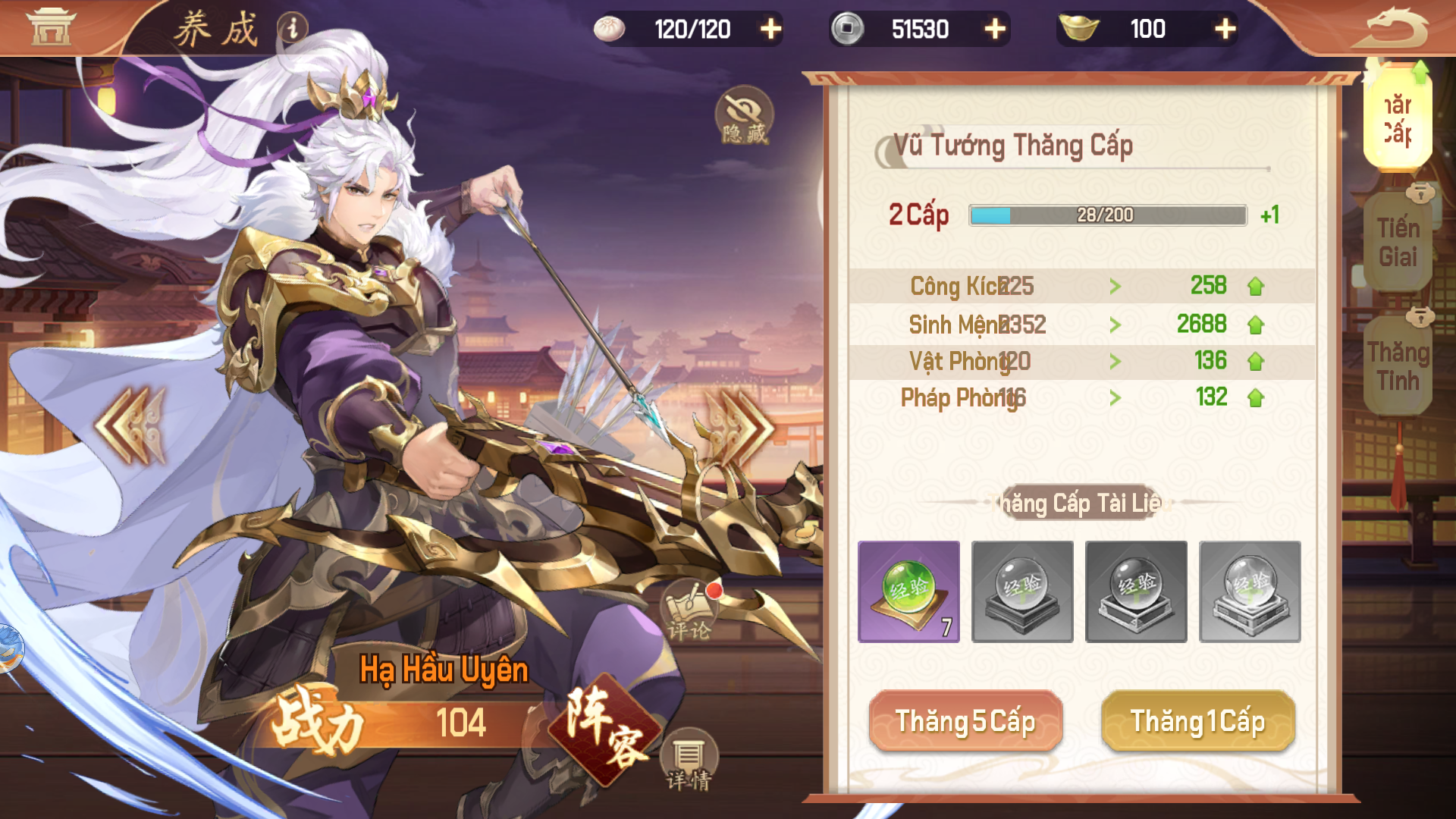
Task: Open the 详情 details scroll icon
Action: (689, 761)
